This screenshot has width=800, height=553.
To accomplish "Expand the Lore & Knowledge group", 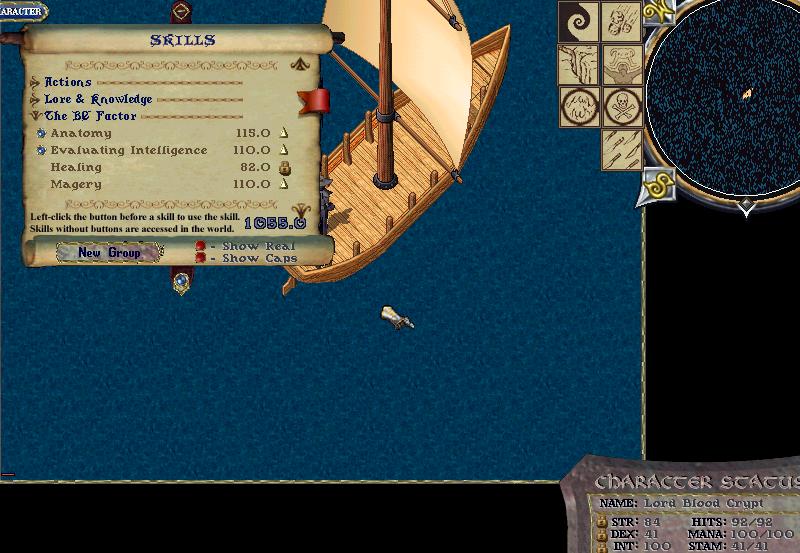I will pos(35,99).
